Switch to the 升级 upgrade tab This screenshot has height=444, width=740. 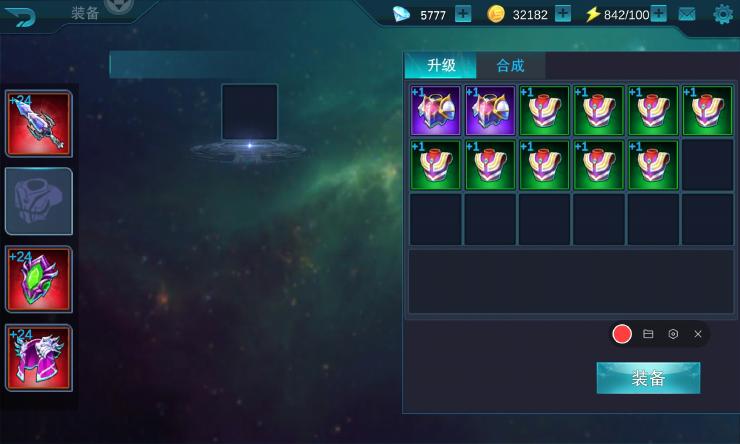click(x=441, y=65)
